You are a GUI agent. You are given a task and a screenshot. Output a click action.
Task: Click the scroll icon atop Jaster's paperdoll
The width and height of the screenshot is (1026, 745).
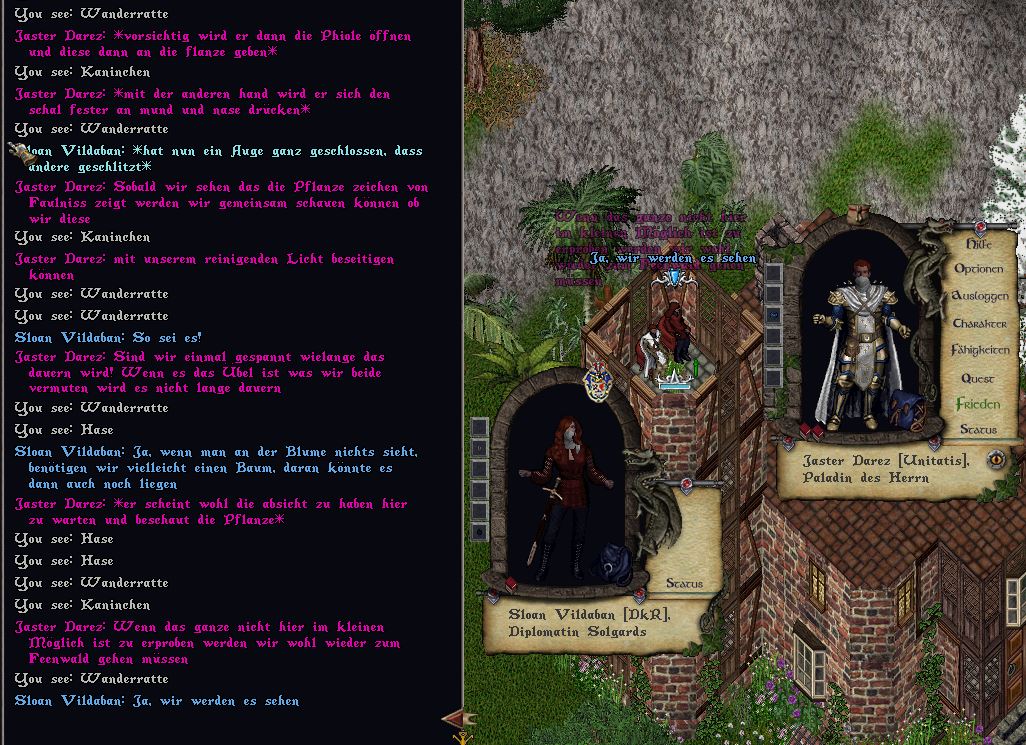[x=856, y=215]
